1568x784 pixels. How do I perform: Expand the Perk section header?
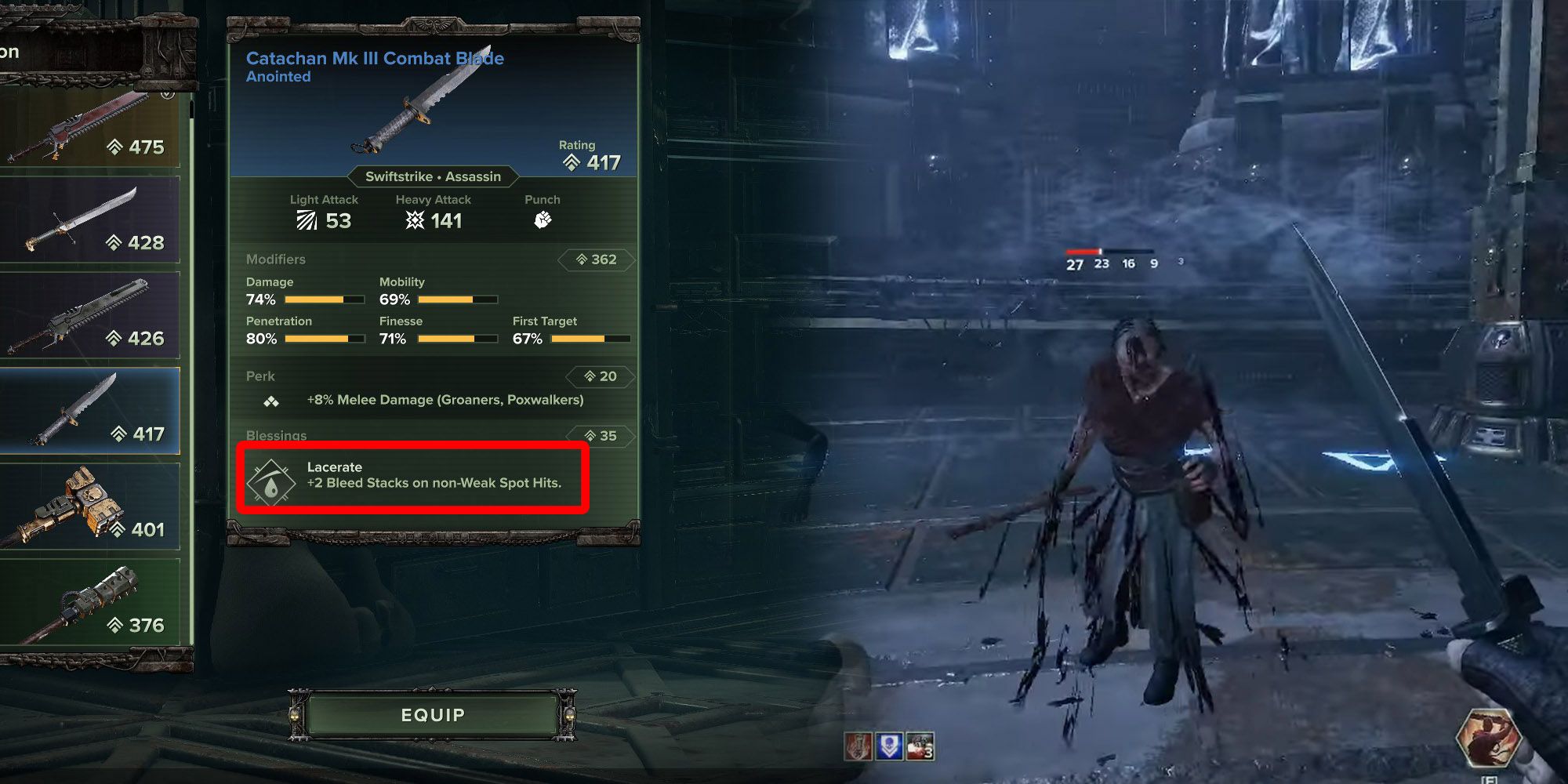point(259,376)
